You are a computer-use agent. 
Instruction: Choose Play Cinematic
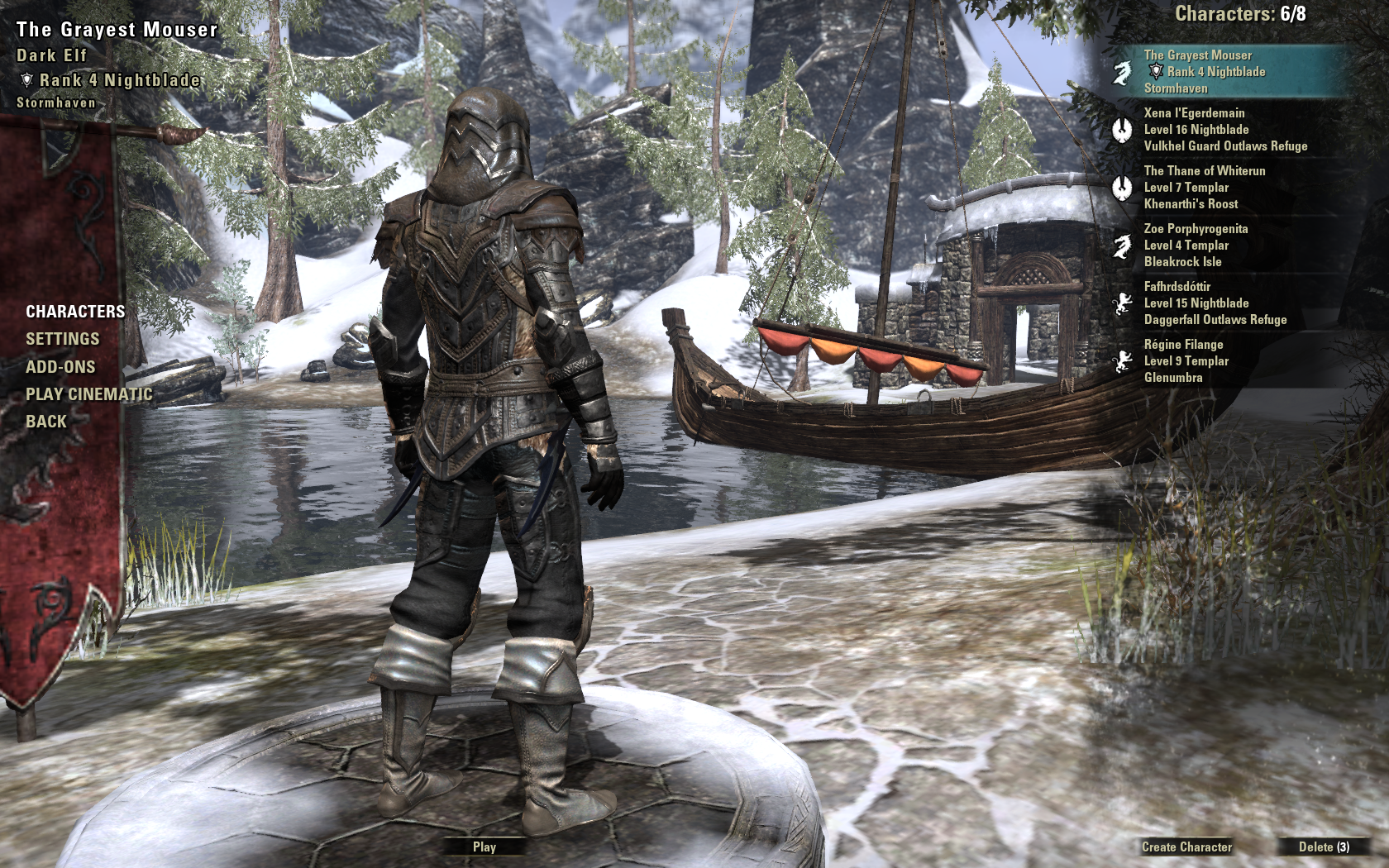pyautogui.click(x=88, y=394)
